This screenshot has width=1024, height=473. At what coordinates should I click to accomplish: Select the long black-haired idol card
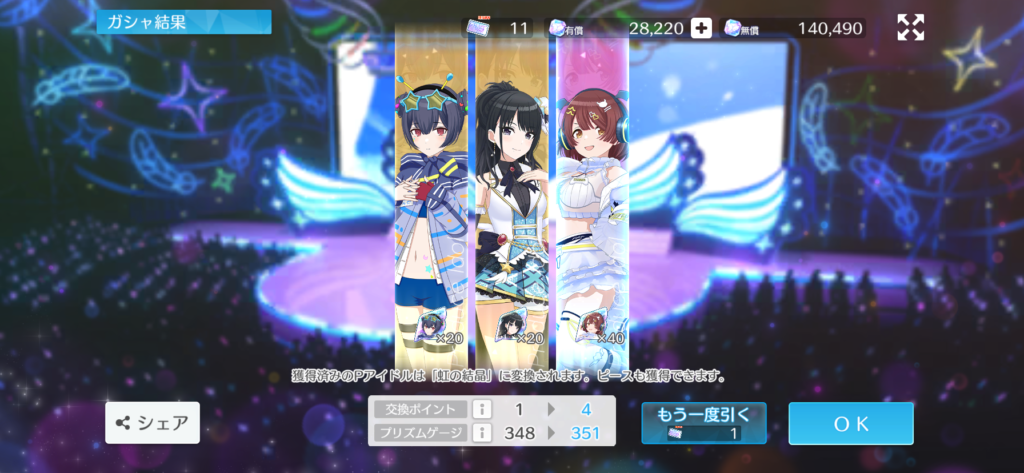point(514,200)
